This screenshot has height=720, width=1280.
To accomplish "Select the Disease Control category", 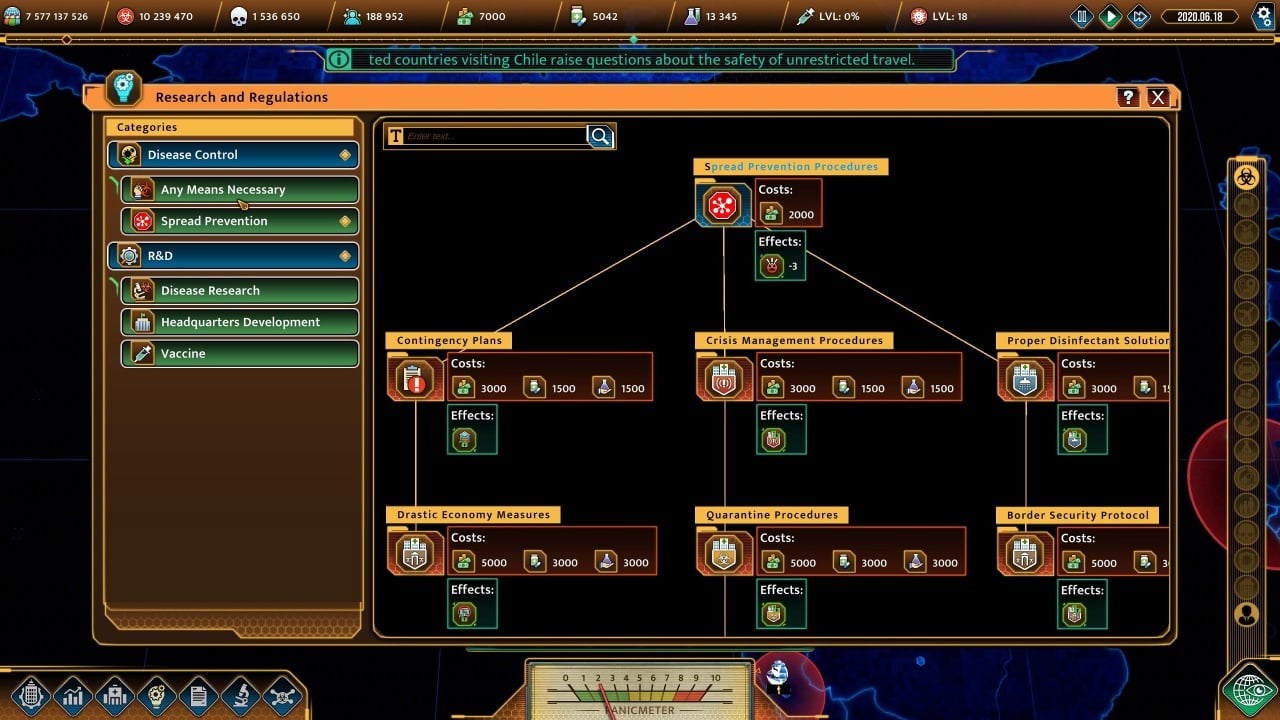I will pos(233,155).
